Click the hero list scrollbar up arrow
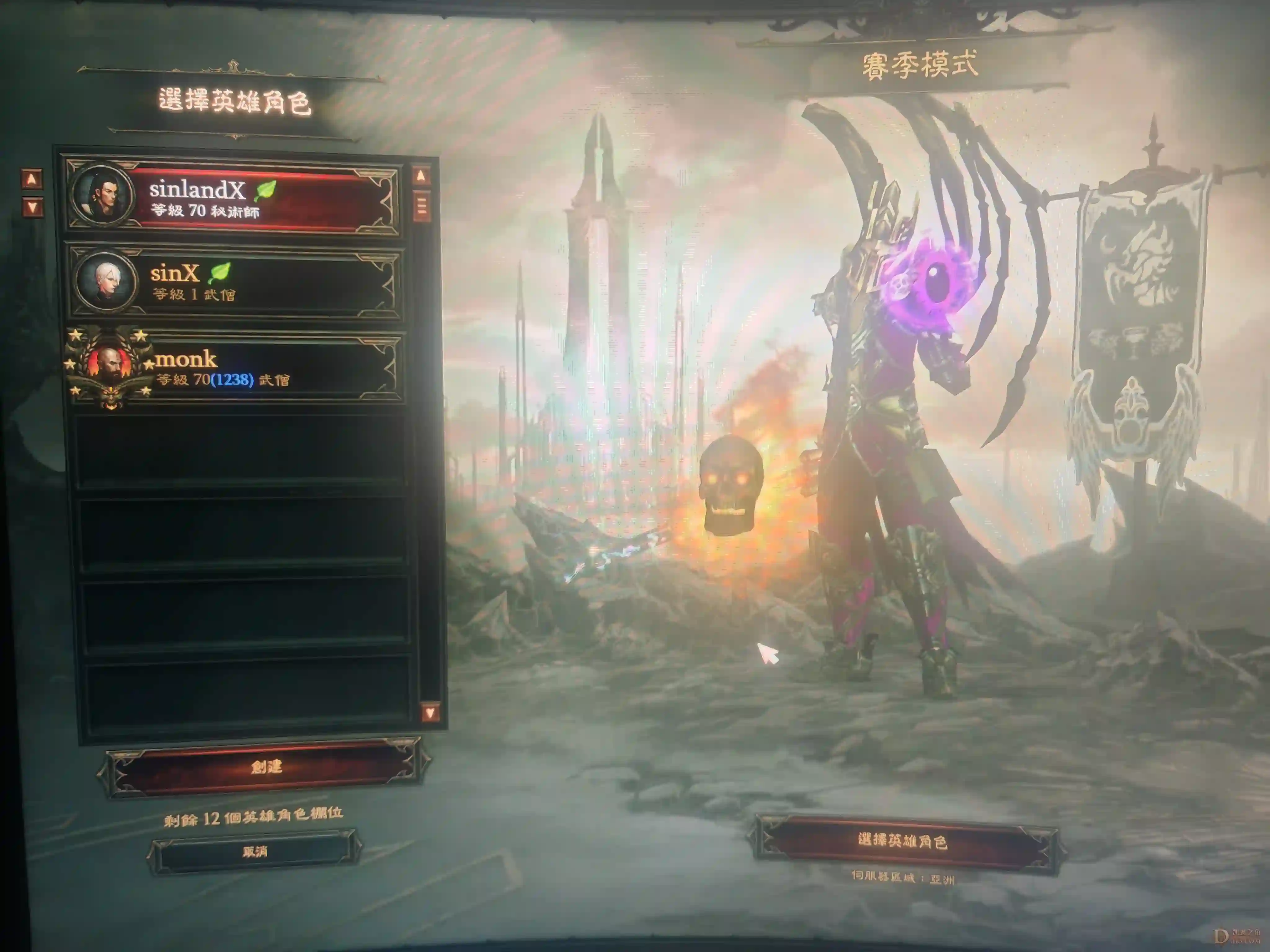This screenshot has height=952, width=1270. [421, 176]
